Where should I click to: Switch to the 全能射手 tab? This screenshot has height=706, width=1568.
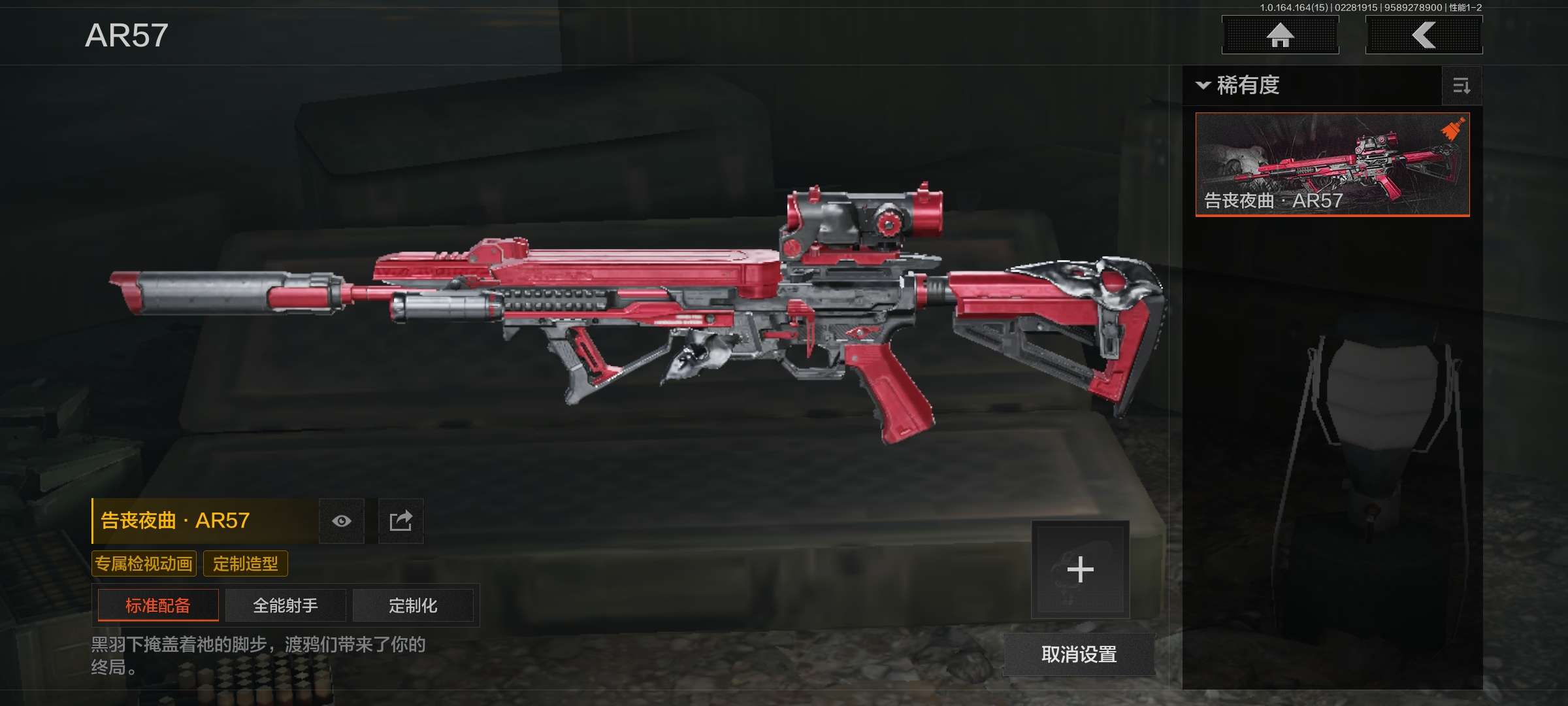[286, 605]
